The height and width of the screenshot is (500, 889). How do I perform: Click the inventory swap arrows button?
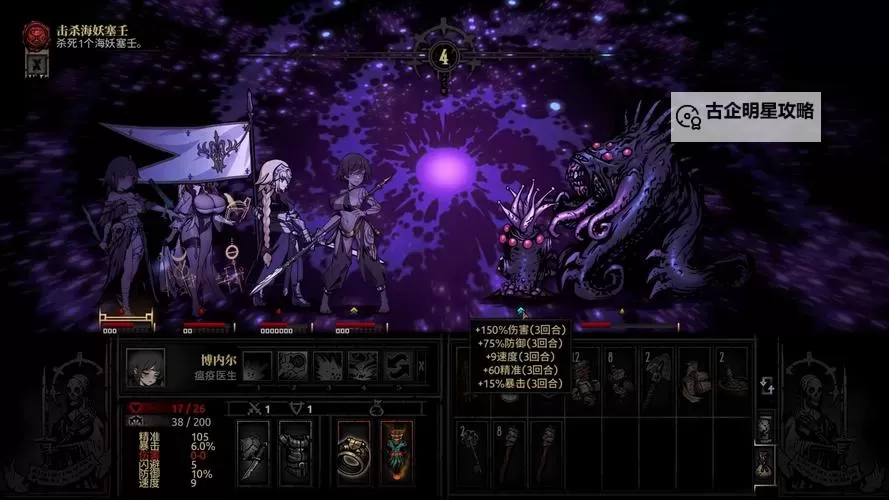[x=764, y=387]
